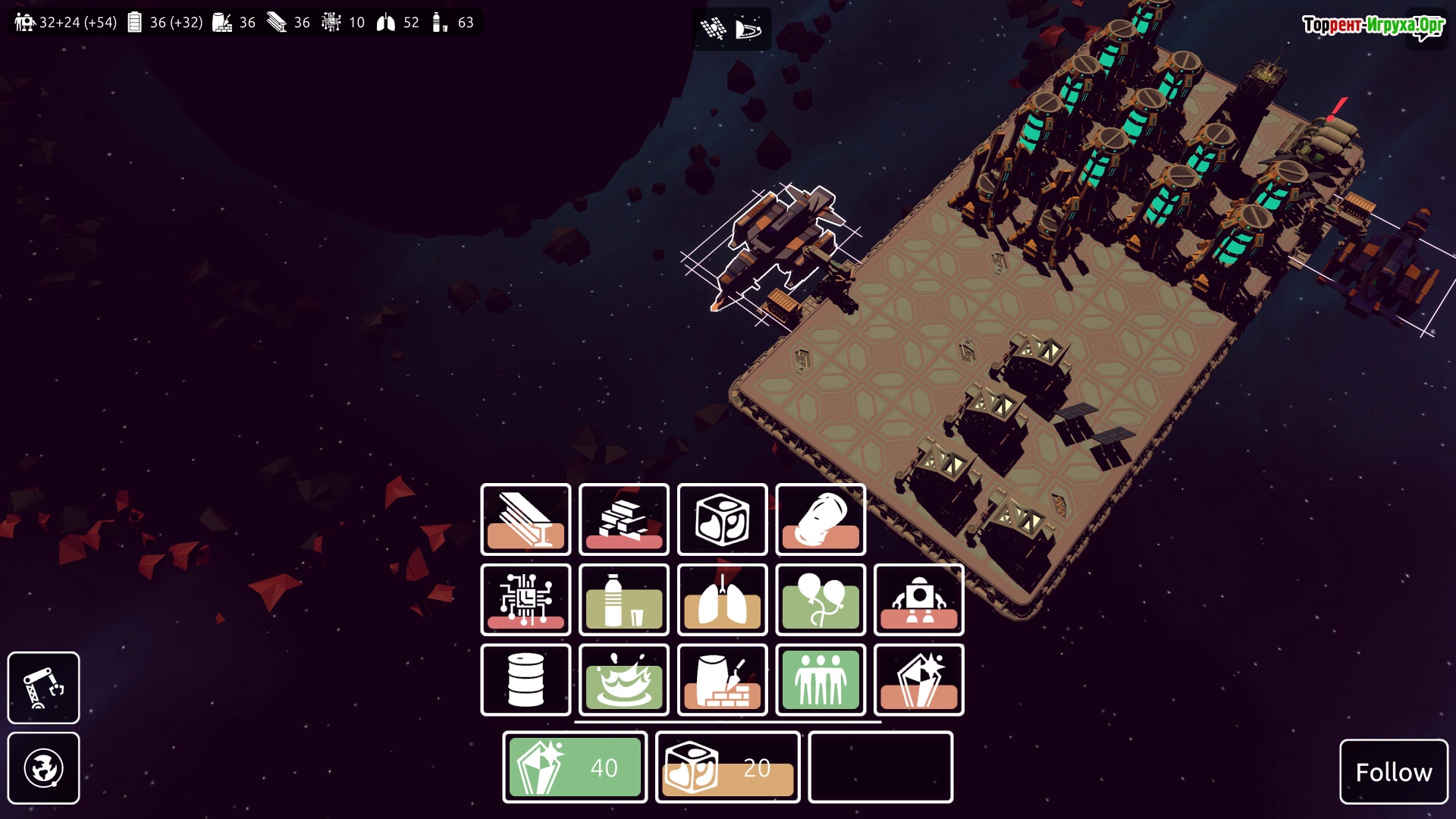Select the satellite icon in top bar
This screenshot has width=1456, height=819.
pyautogui.click(x=713, y=29)
